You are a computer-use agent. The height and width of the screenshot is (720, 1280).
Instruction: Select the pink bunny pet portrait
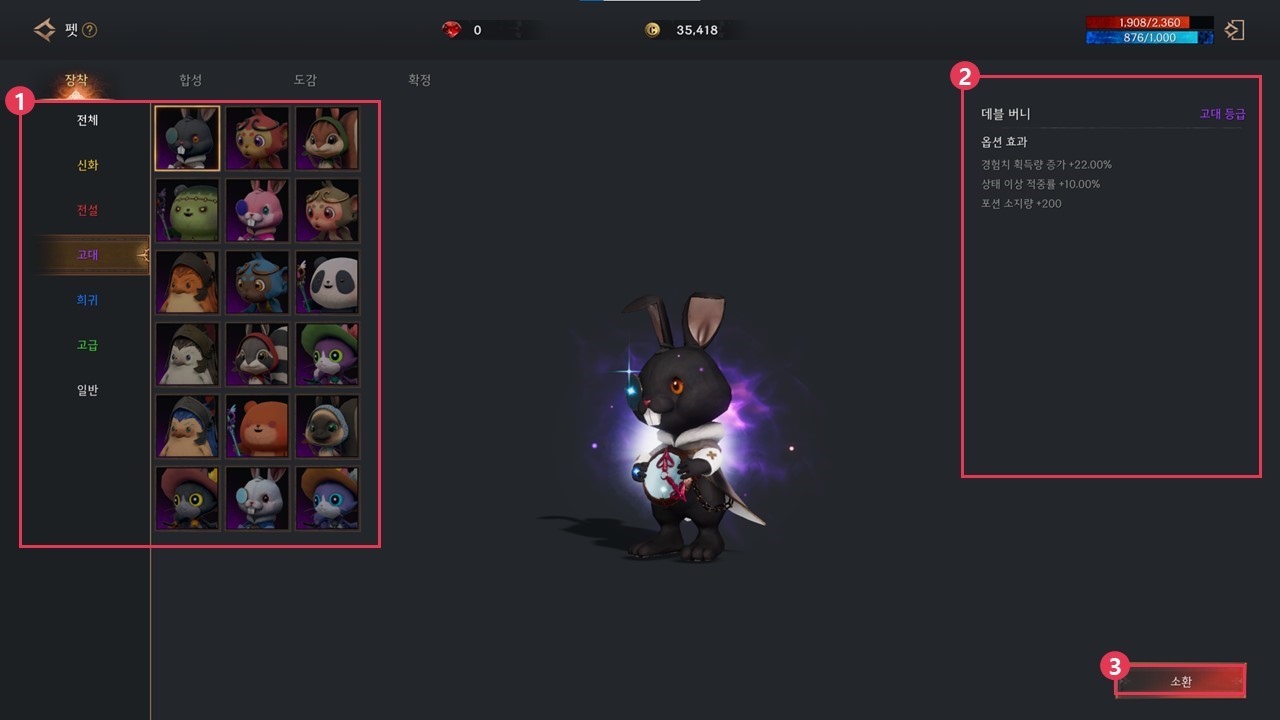[x=257, y=210]
